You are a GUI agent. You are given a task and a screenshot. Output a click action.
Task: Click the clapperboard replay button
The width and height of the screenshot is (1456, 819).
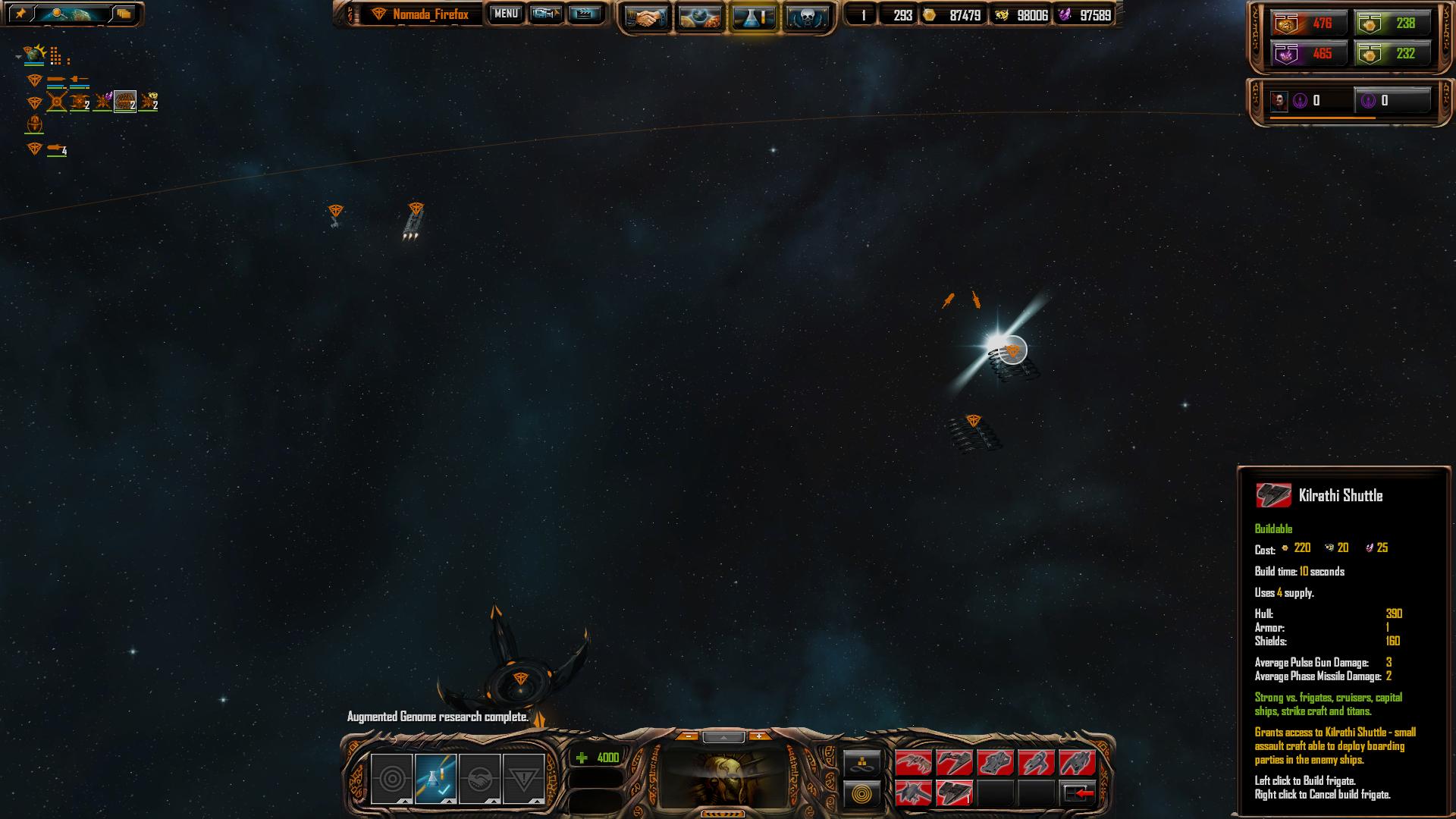tap(584, 14)
